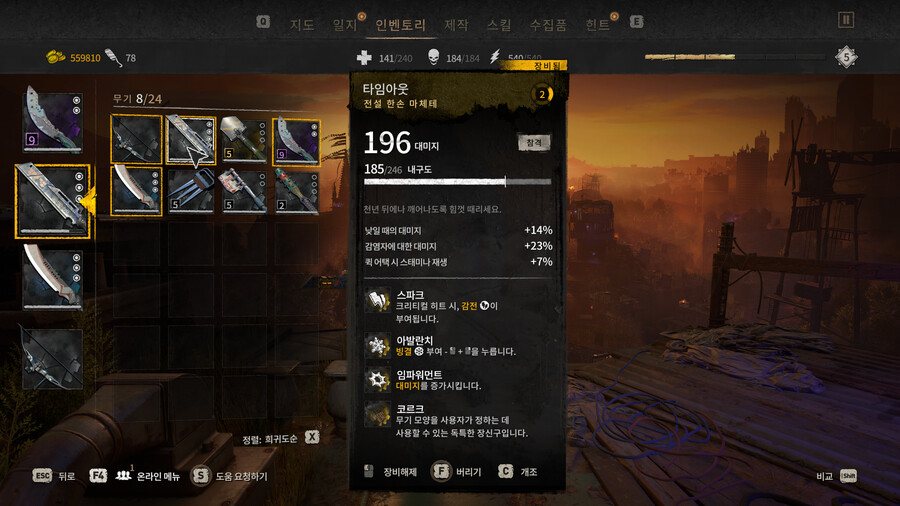The image size is (900, 506).
Task: Switch to the 지도 map tab
Action: click(302, 23)
